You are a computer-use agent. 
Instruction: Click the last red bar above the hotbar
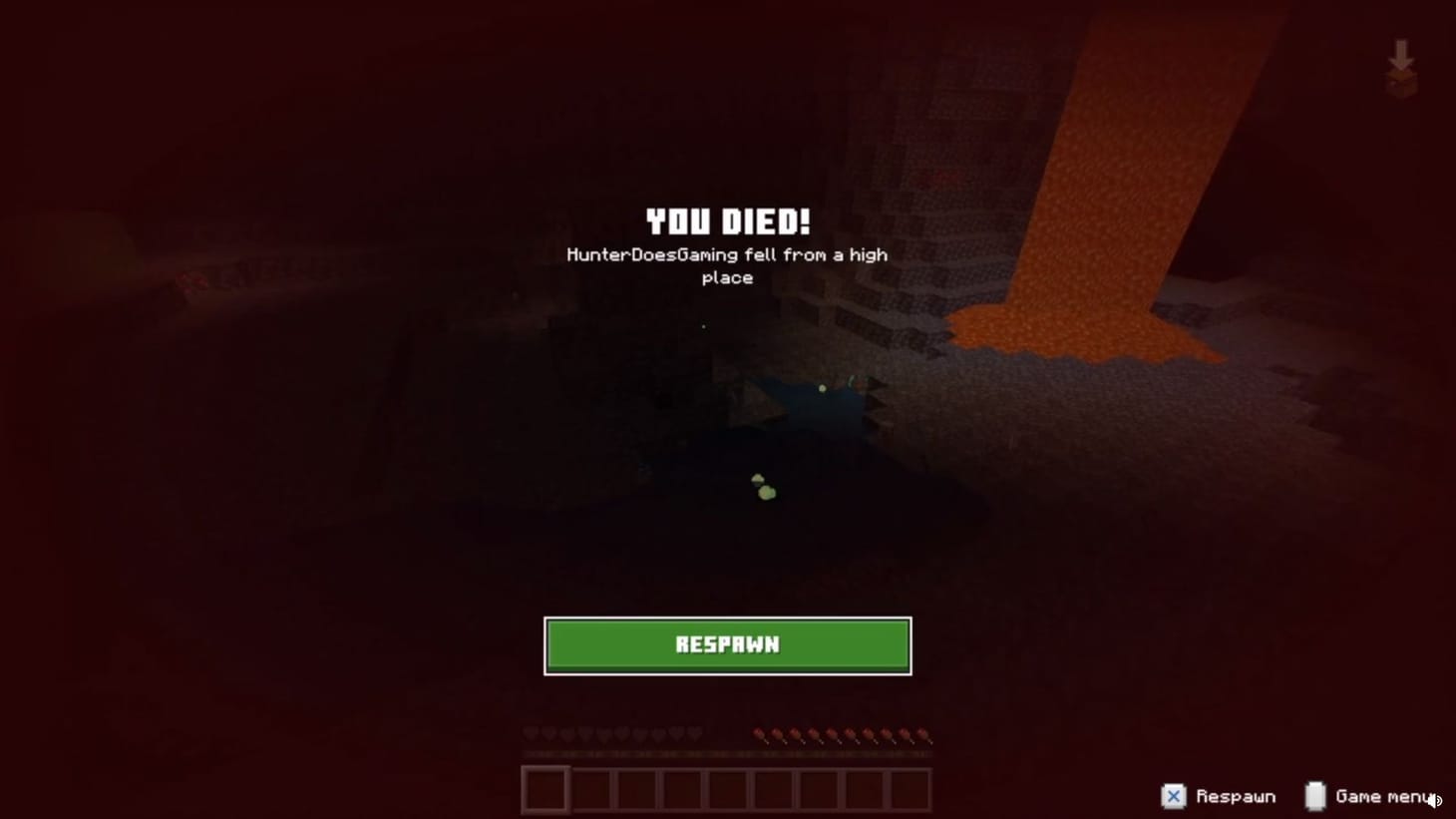pos(923,736)
